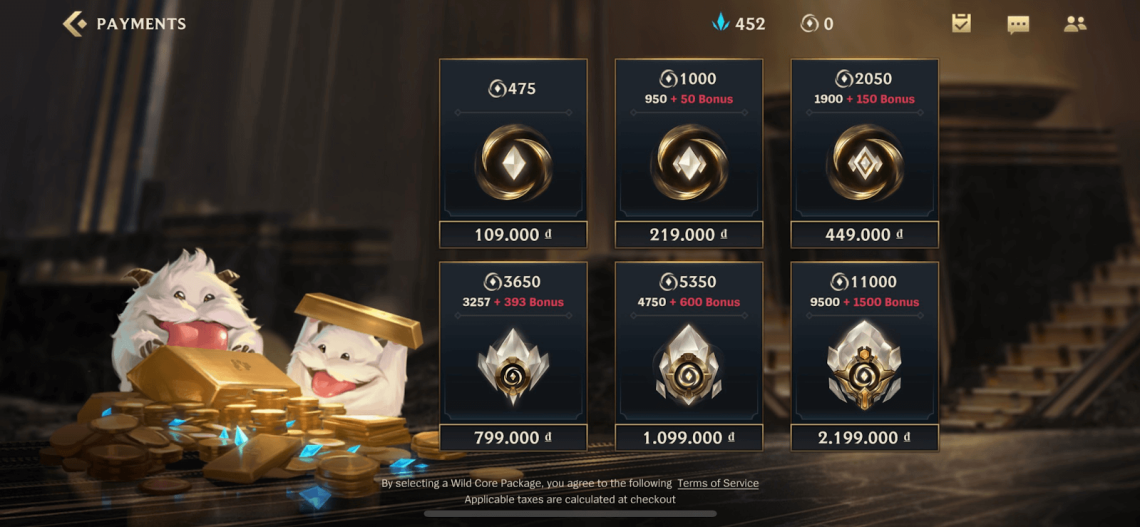Buy the package priced 799.000 đ

coord(513,438)
